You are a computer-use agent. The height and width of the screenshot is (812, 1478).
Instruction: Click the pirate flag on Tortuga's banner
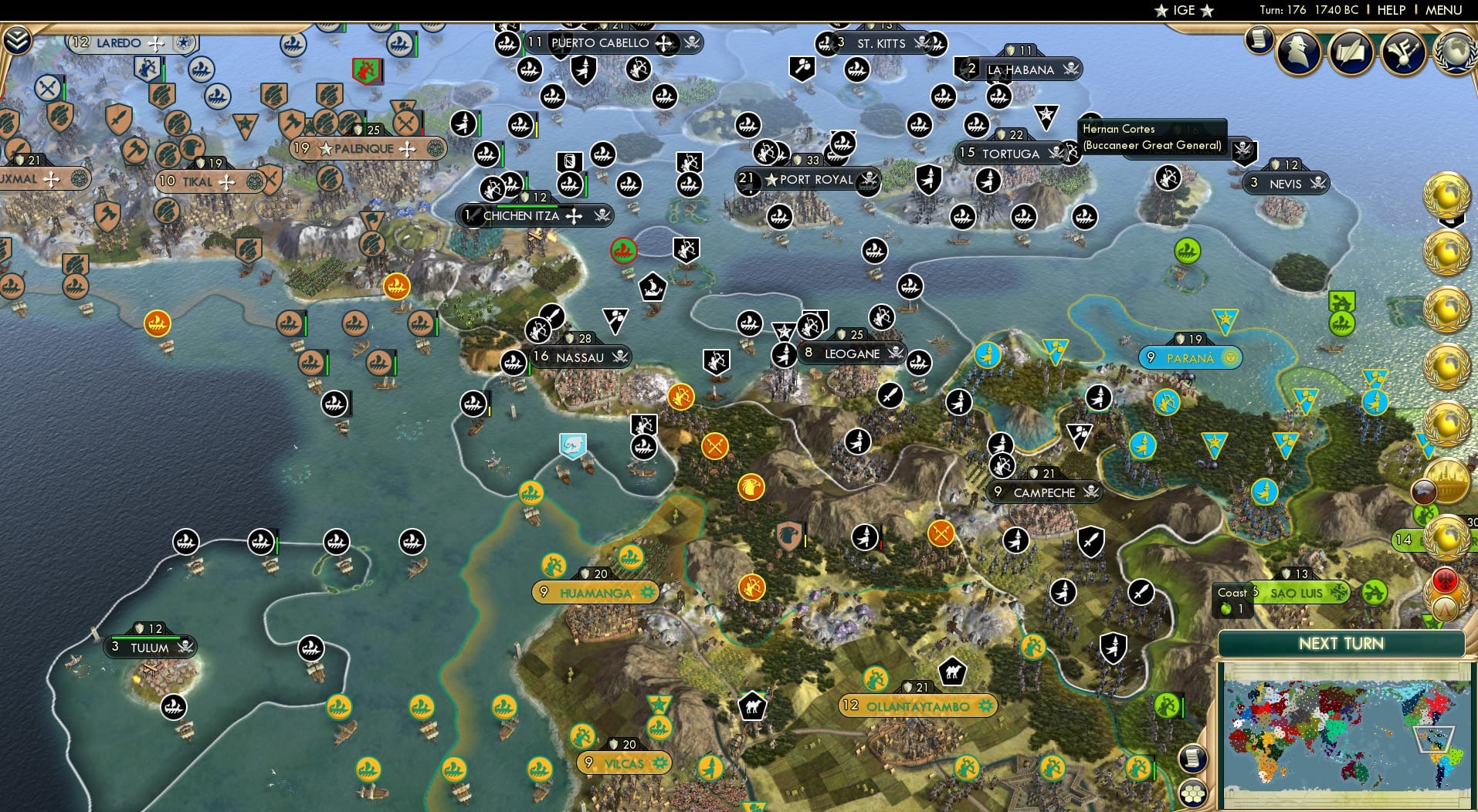coord(1055,154)
